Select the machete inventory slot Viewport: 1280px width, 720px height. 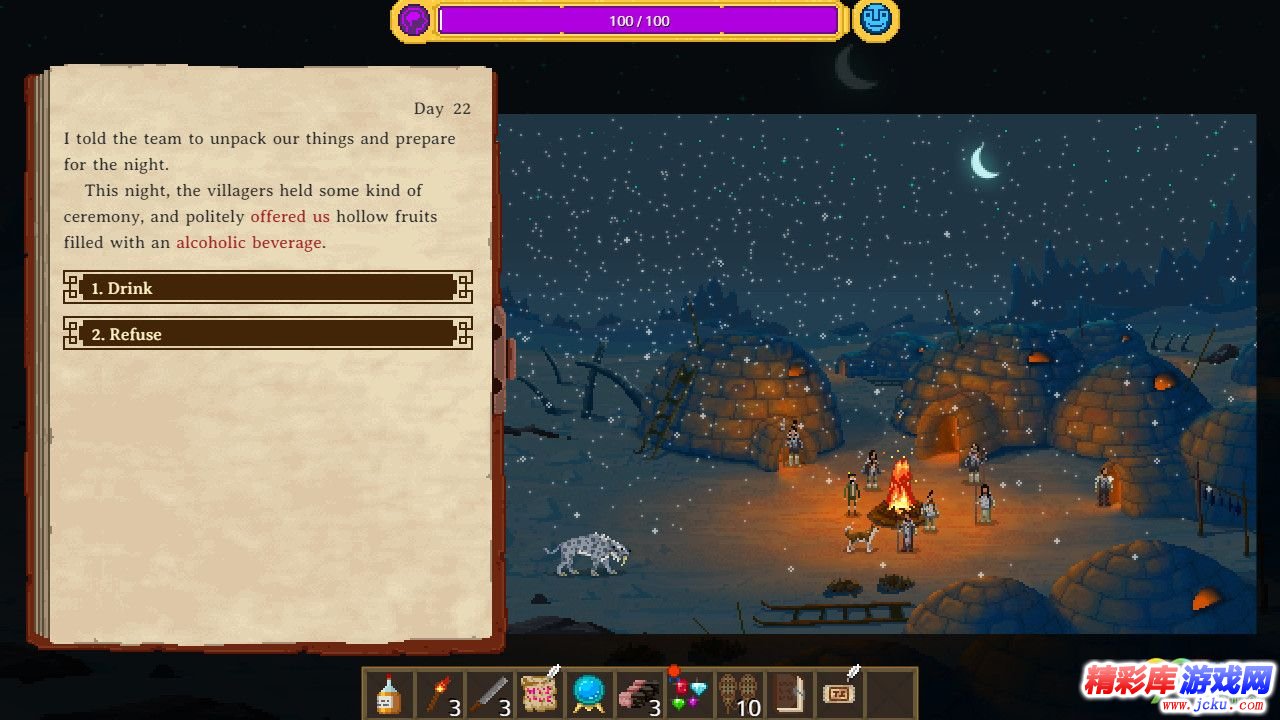(490, 694)
